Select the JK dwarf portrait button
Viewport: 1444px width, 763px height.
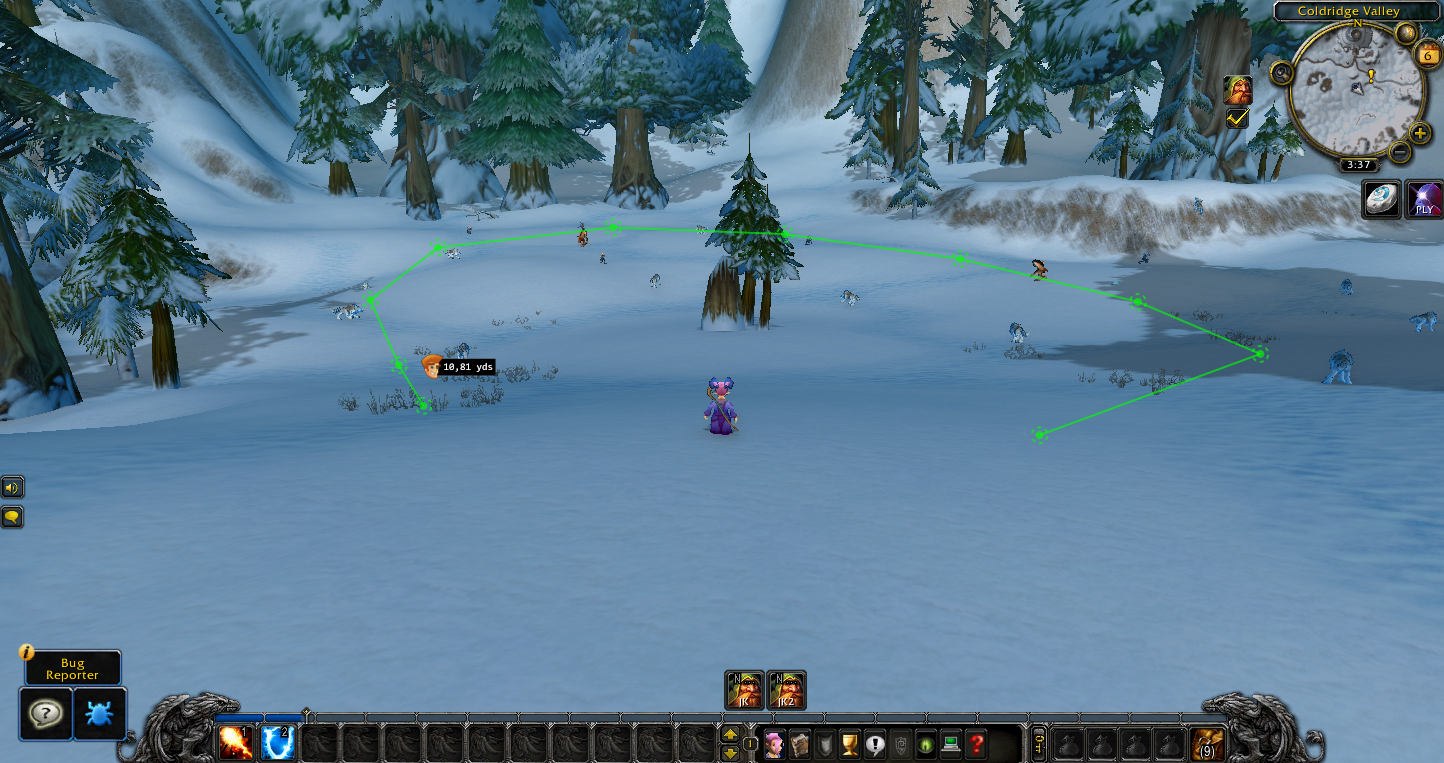(744, 690)
